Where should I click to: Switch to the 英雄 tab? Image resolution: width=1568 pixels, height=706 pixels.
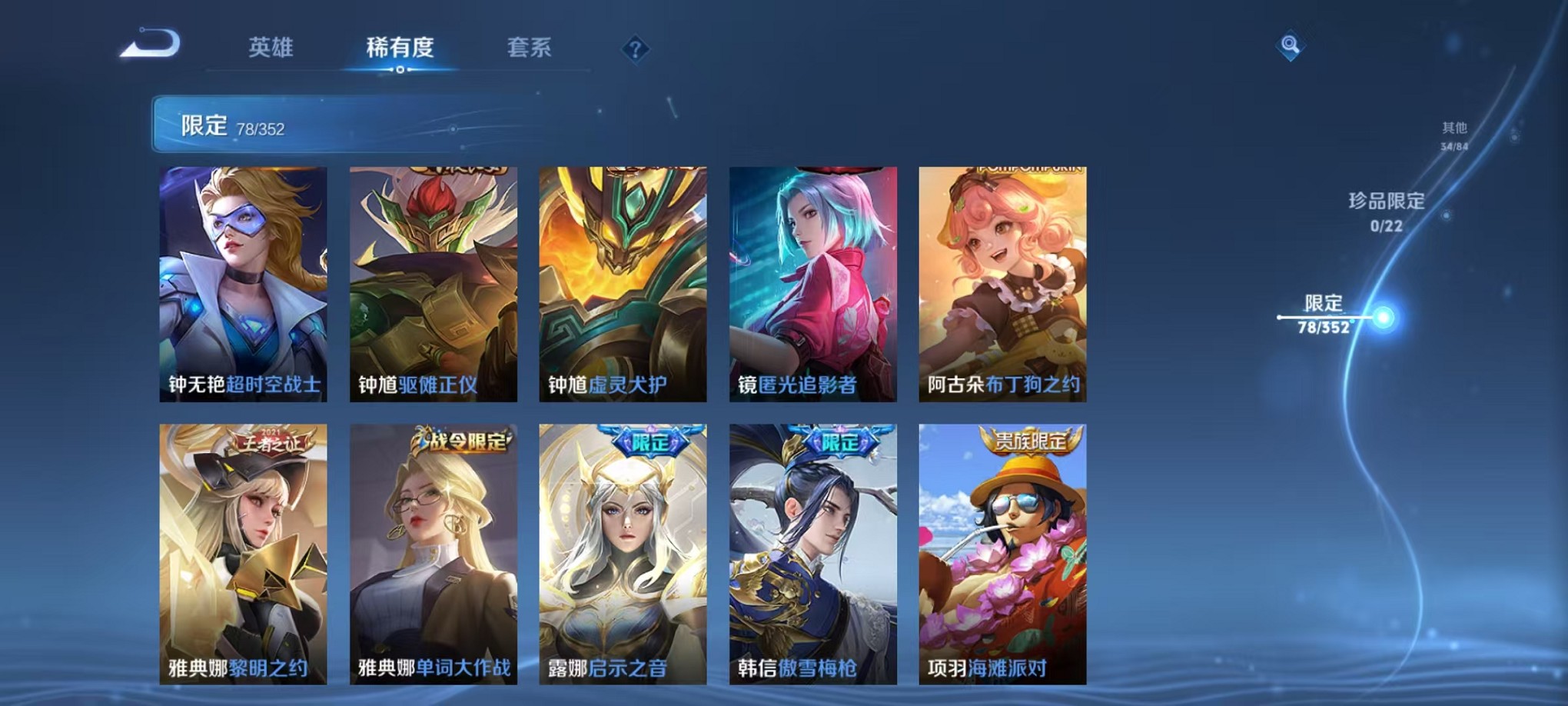click(273, 48)
